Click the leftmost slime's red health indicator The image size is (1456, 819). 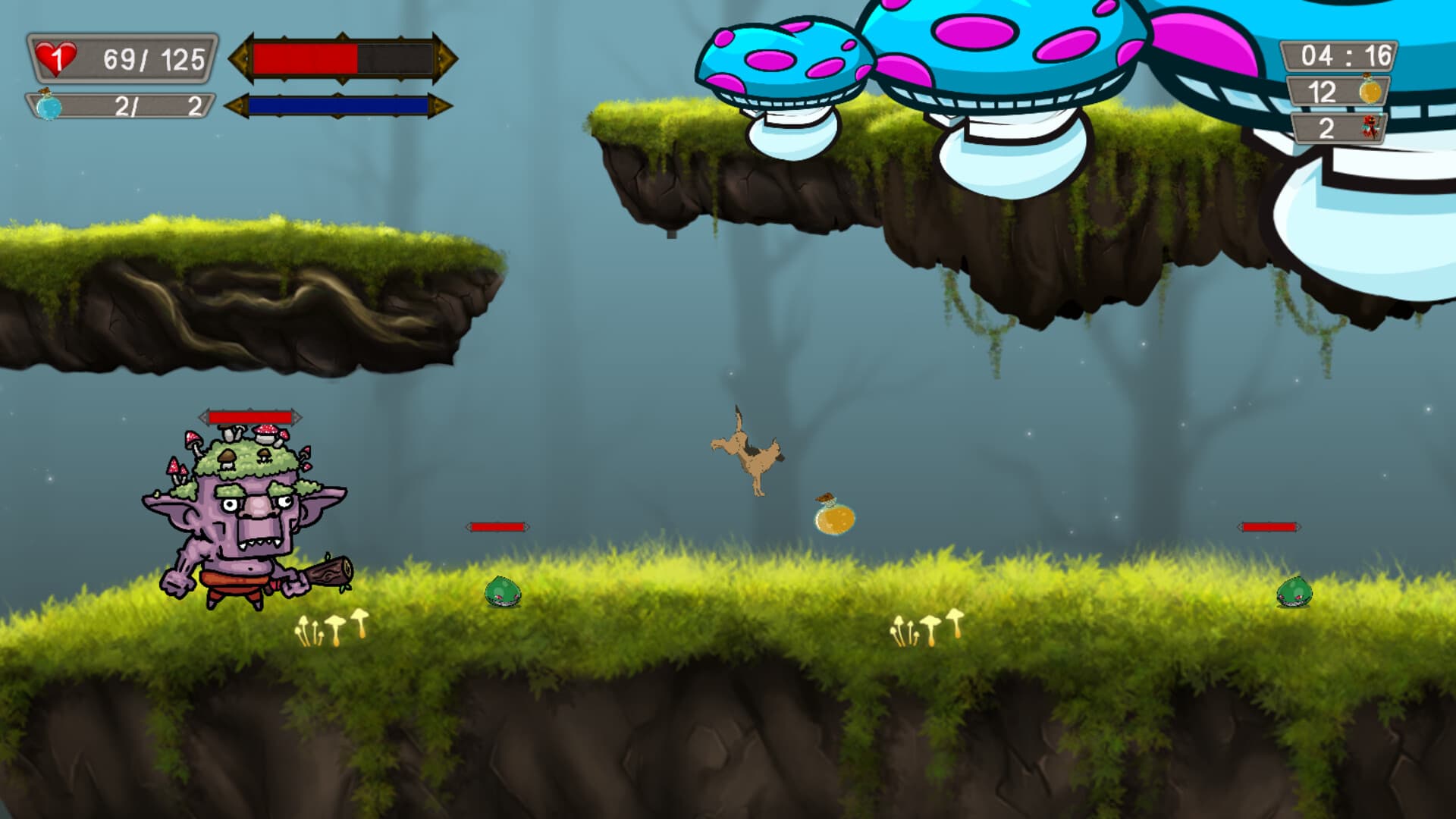coord(497,525)
